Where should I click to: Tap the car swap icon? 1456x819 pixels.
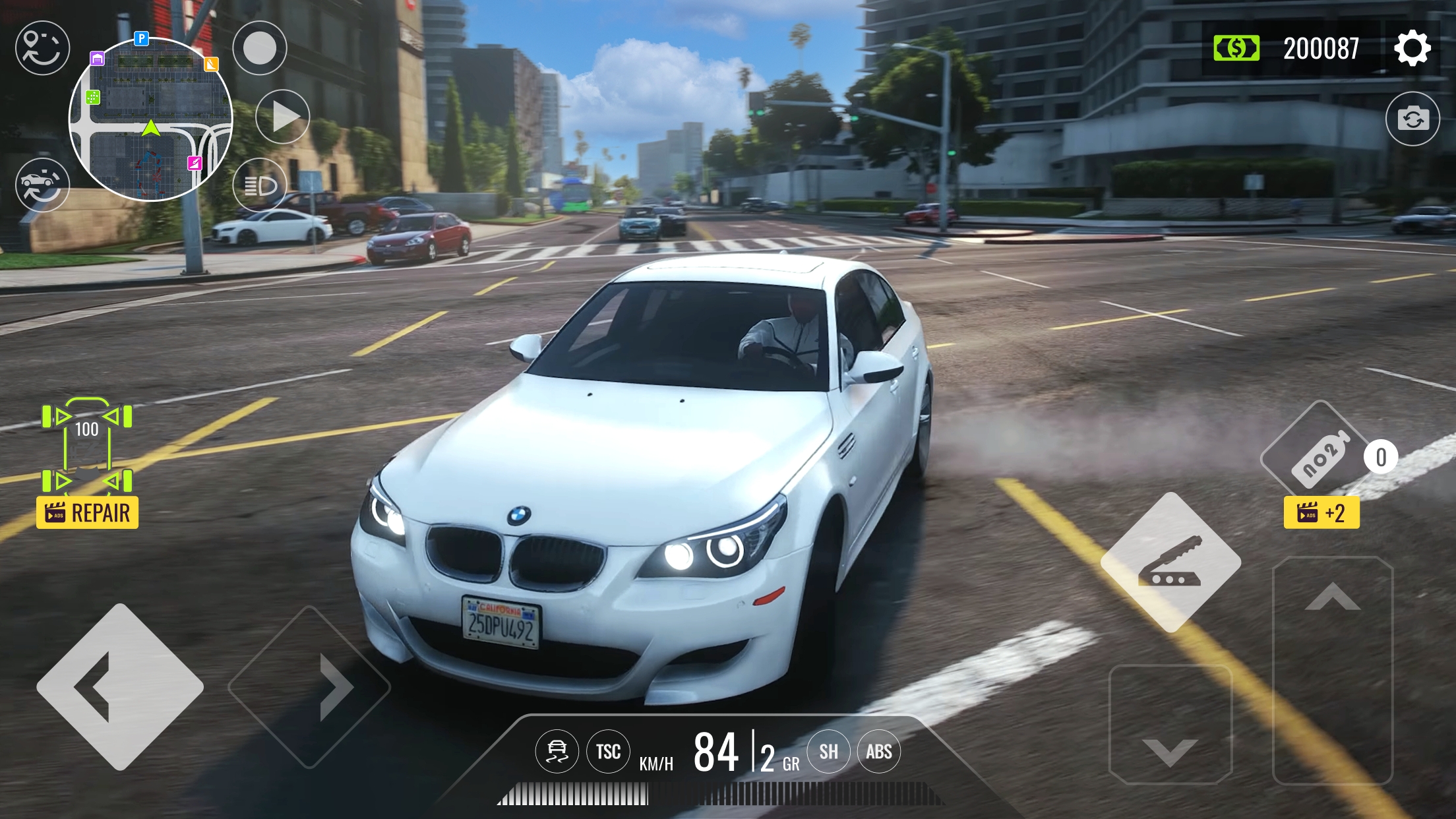coord(42,185)
